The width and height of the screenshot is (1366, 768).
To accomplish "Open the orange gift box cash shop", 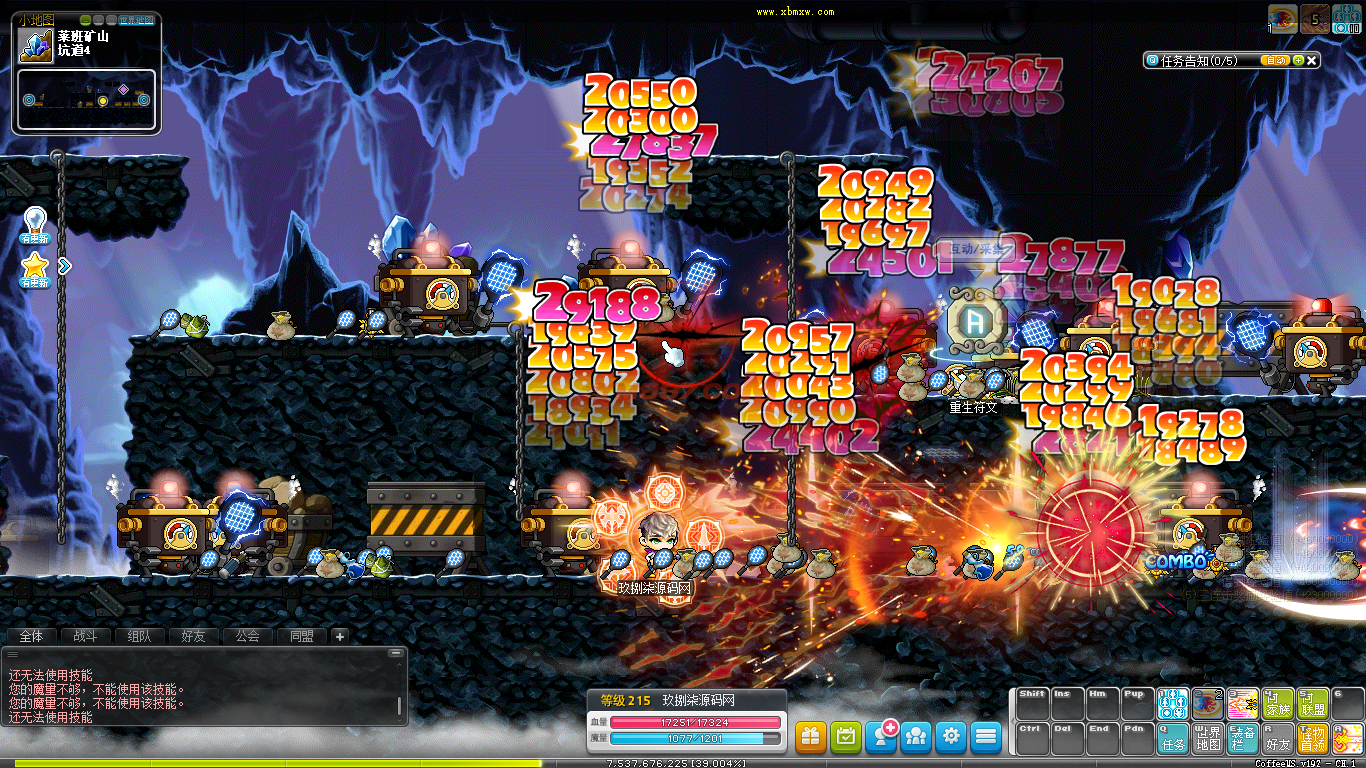I will coord(811,737).
